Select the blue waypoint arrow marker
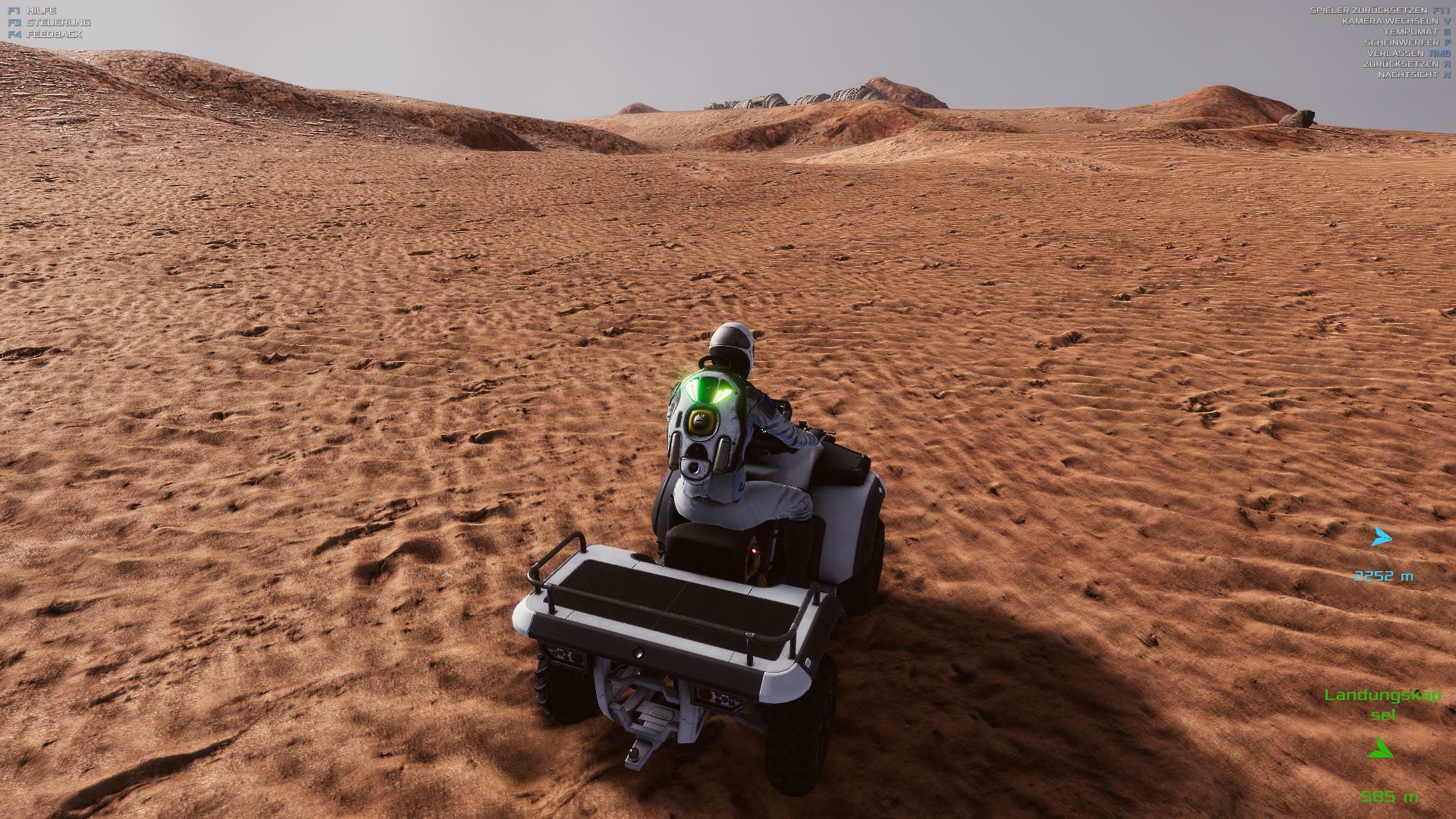The width and height of the screenshot is (1456, 819). (1382, 538)
